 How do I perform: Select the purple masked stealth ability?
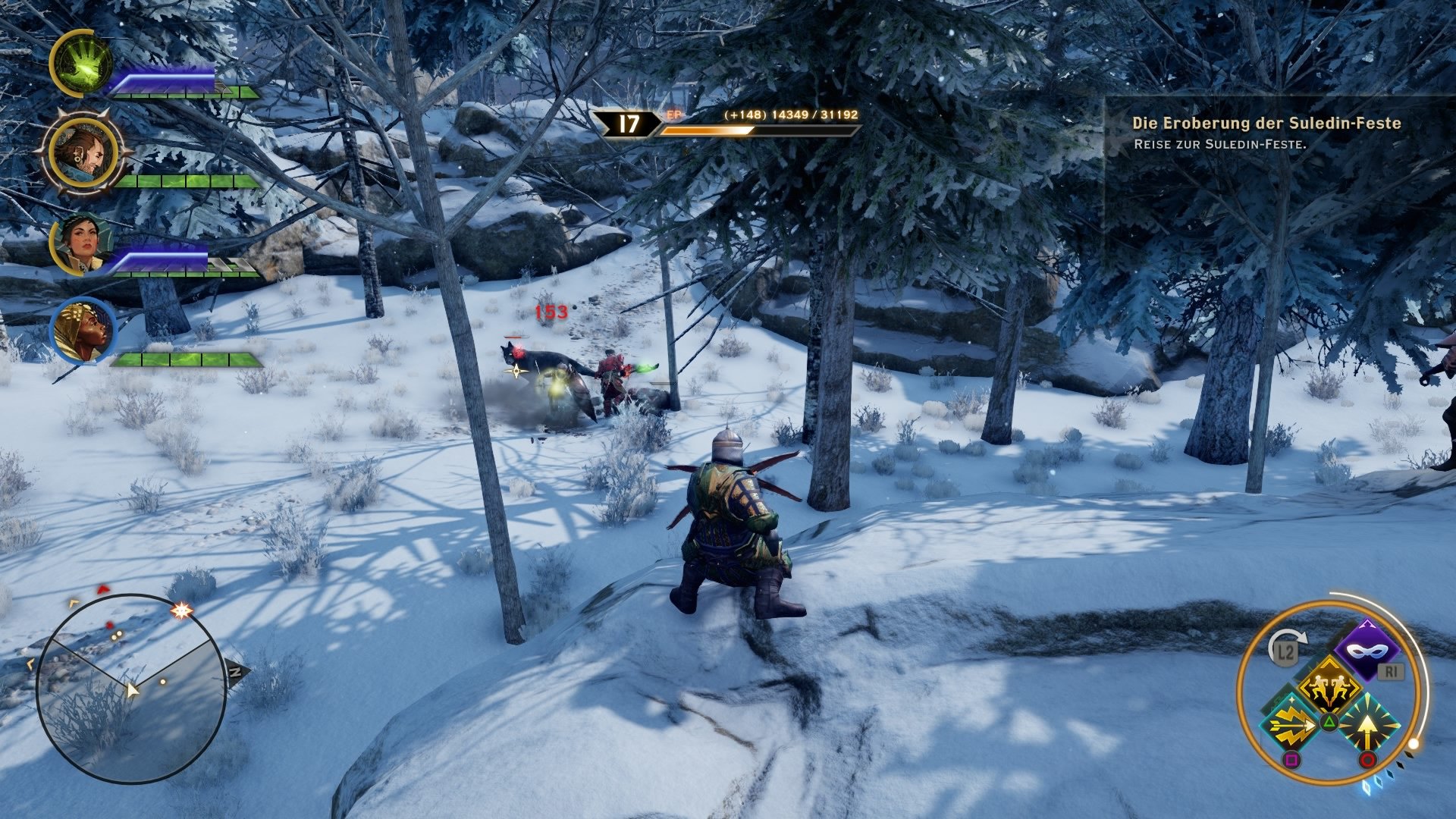[1367, 649]
